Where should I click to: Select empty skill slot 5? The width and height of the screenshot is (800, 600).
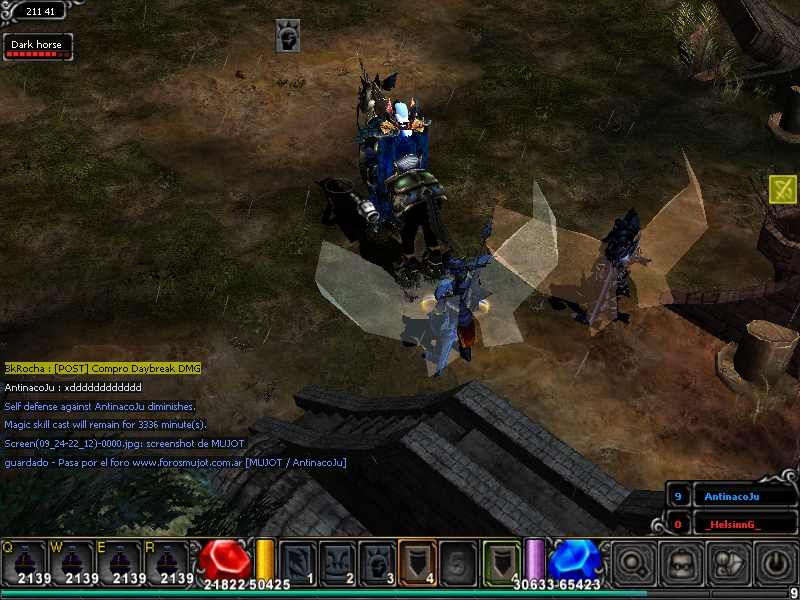click(458, 561)
